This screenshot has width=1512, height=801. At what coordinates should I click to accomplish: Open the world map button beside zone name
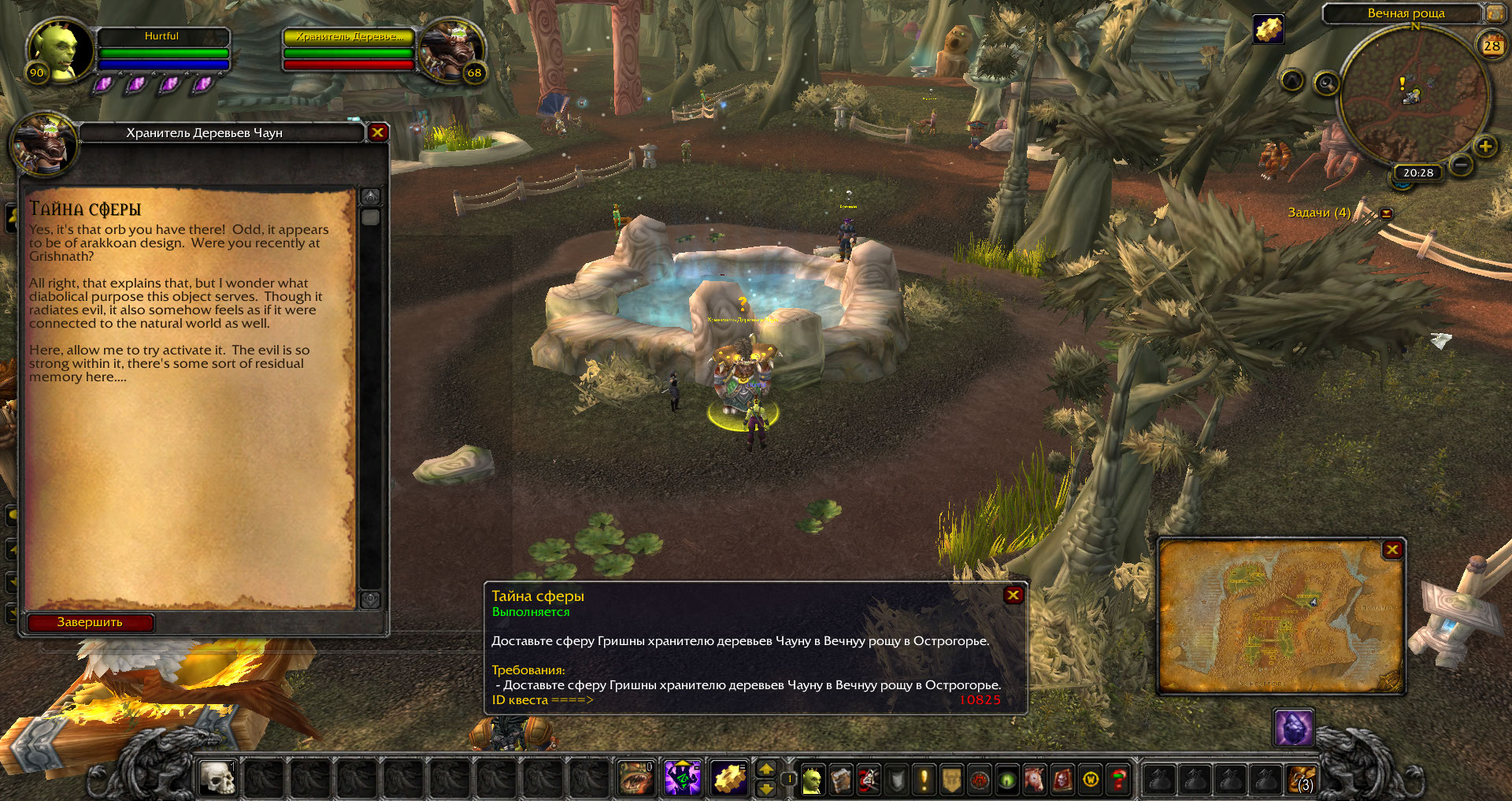pos(1494,13)
